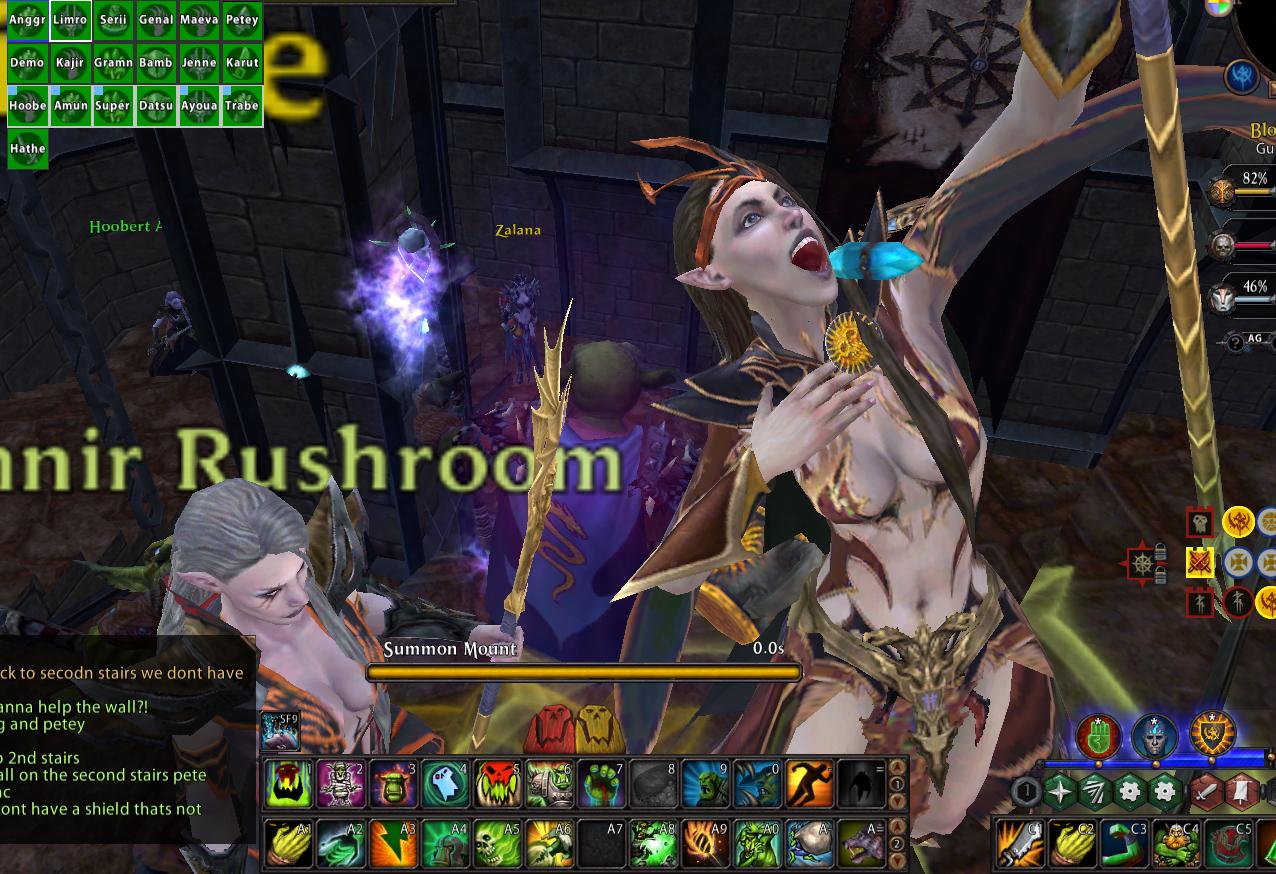Use the bandaged goblin ability in slot 2
1276x874 pixels.
pyautogui.click(x=341, y=784)
